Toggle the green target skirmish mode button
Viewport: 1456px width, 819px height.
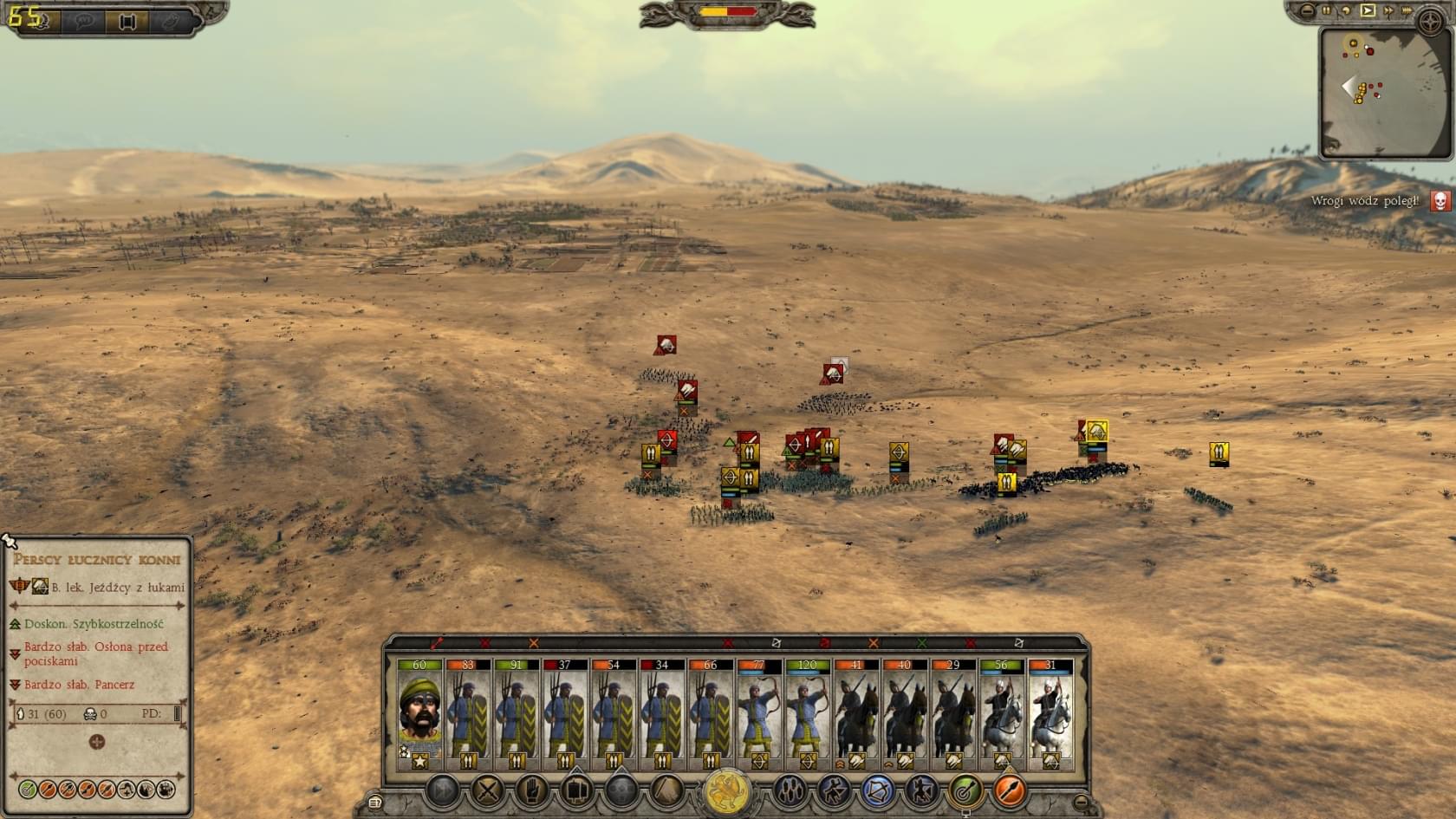point(965,790)
